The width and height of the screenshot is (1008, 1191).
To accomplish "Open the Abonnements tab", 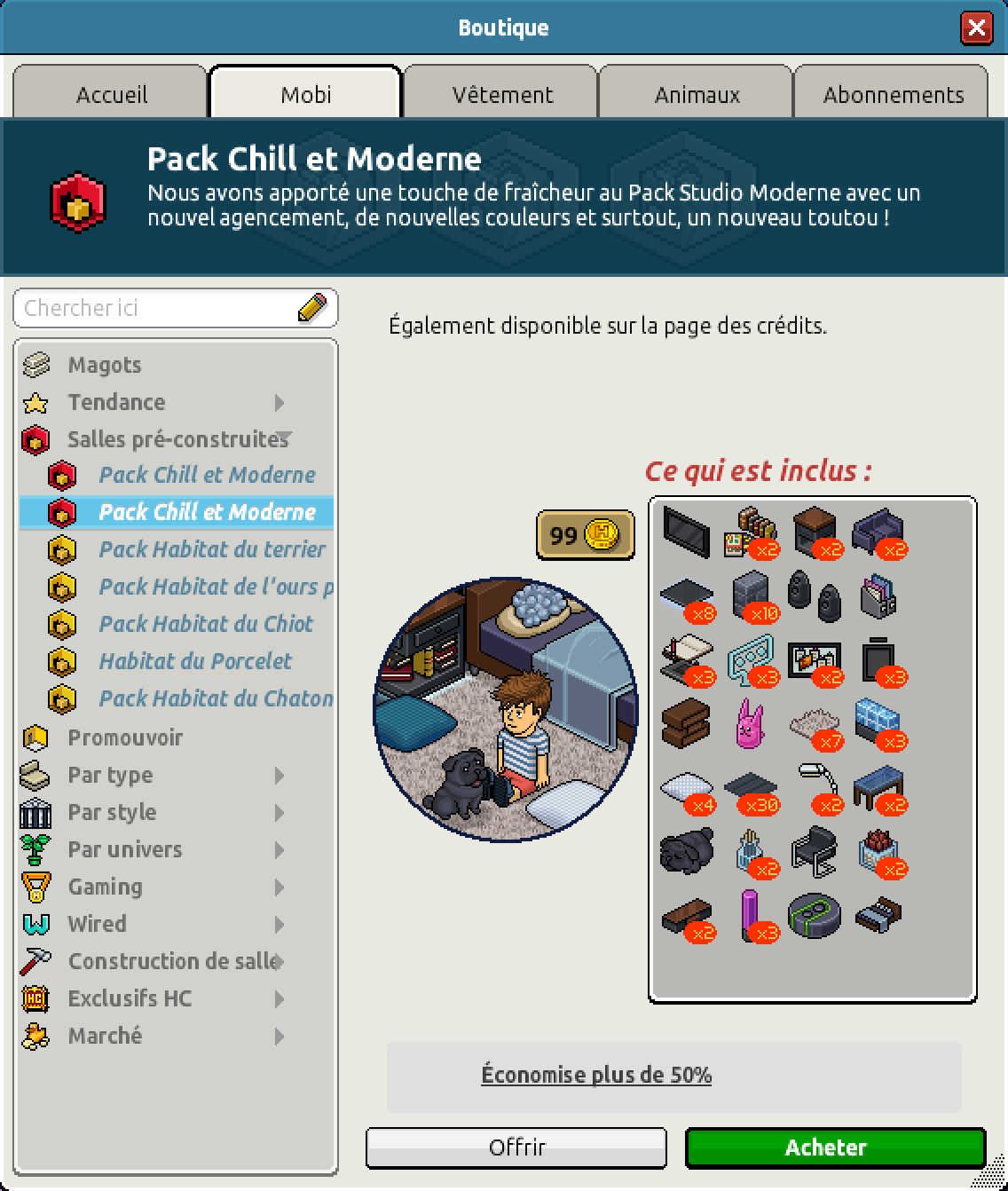I will 893,94.
